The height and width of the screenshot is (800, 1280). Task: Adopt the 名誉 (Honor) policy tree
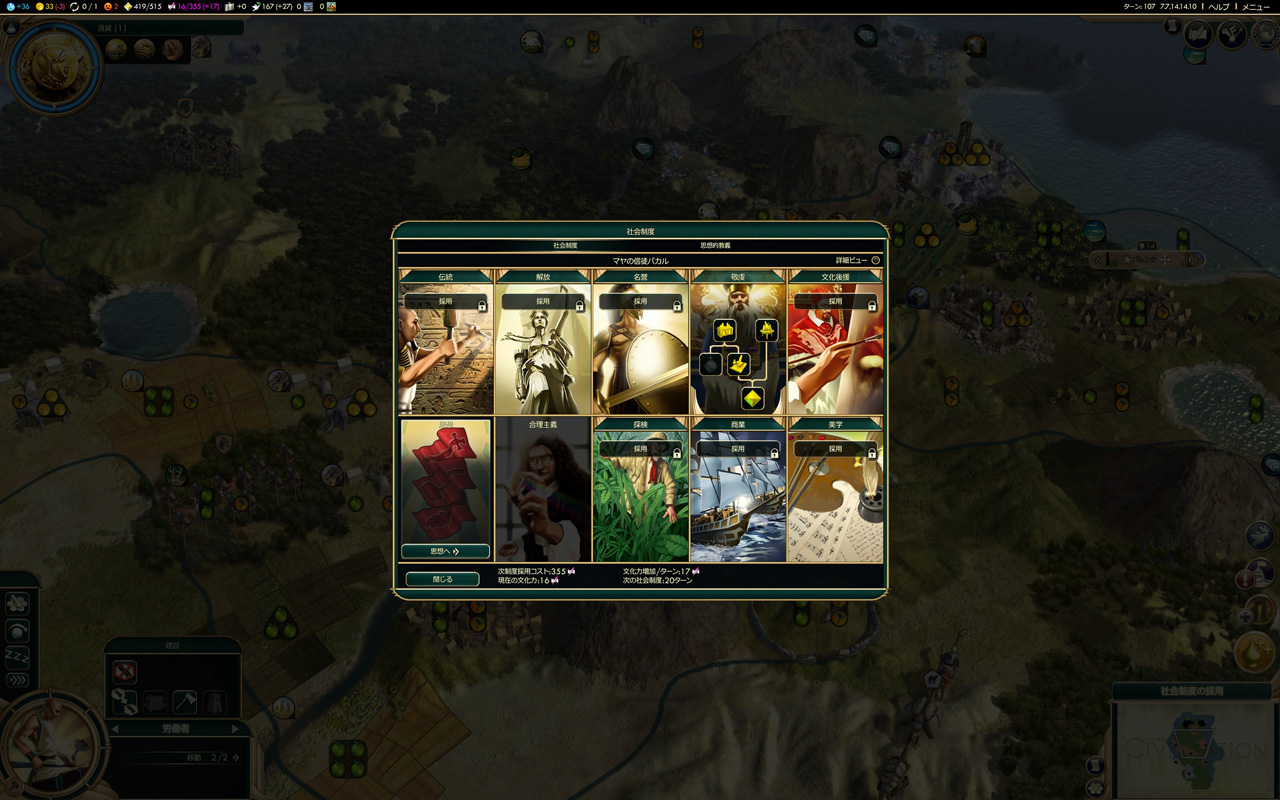[640, 301]
